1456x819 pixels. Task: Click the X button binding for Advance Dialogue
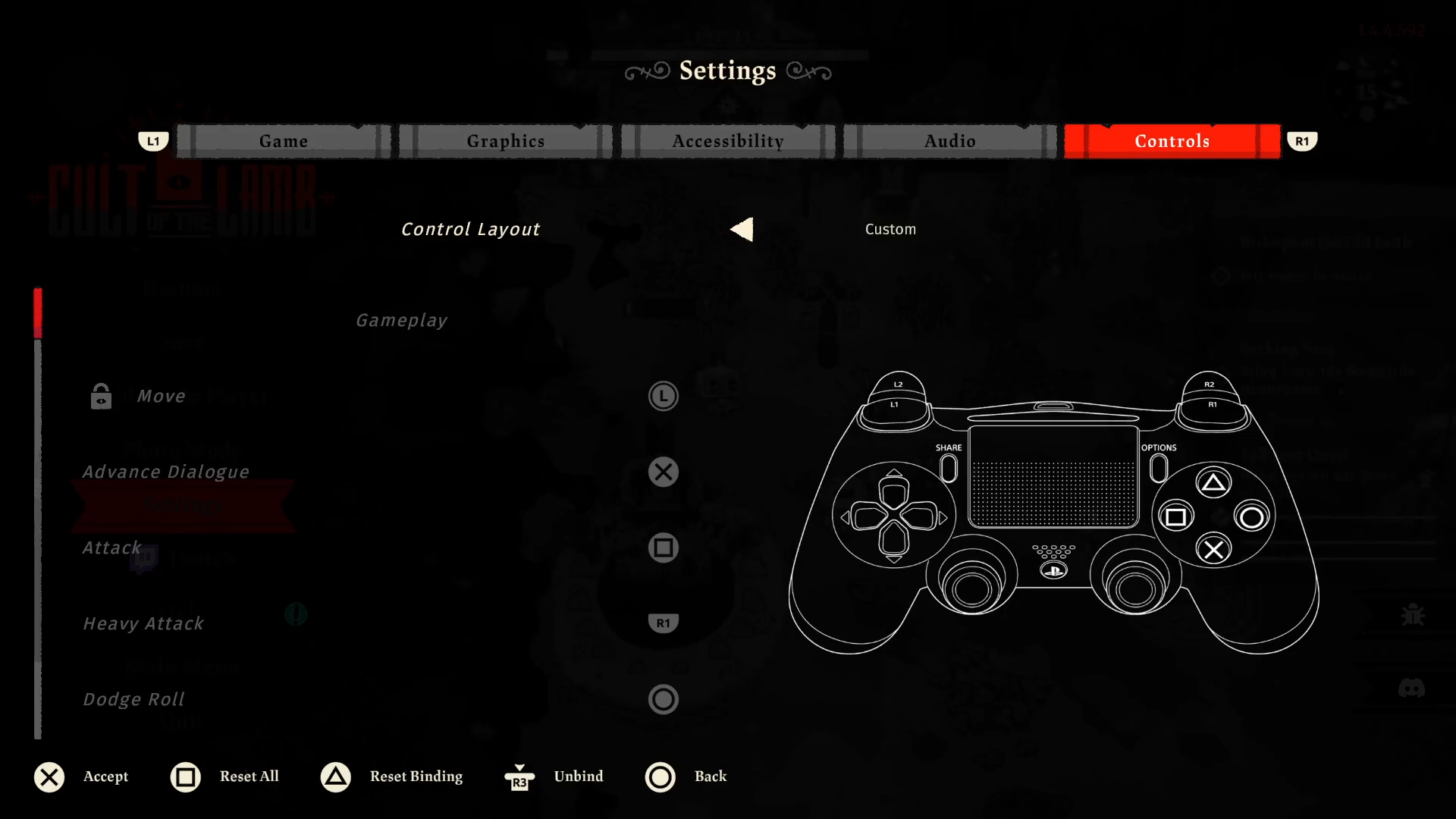[664, 472]
